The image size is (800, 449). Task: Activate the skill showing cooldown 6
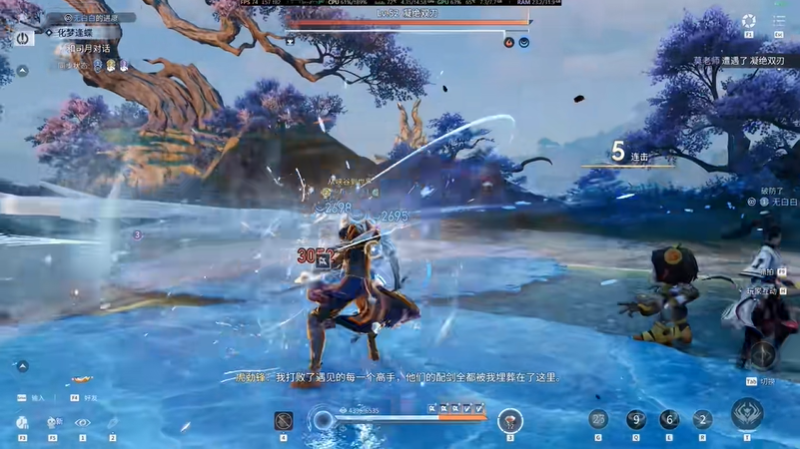669,420
